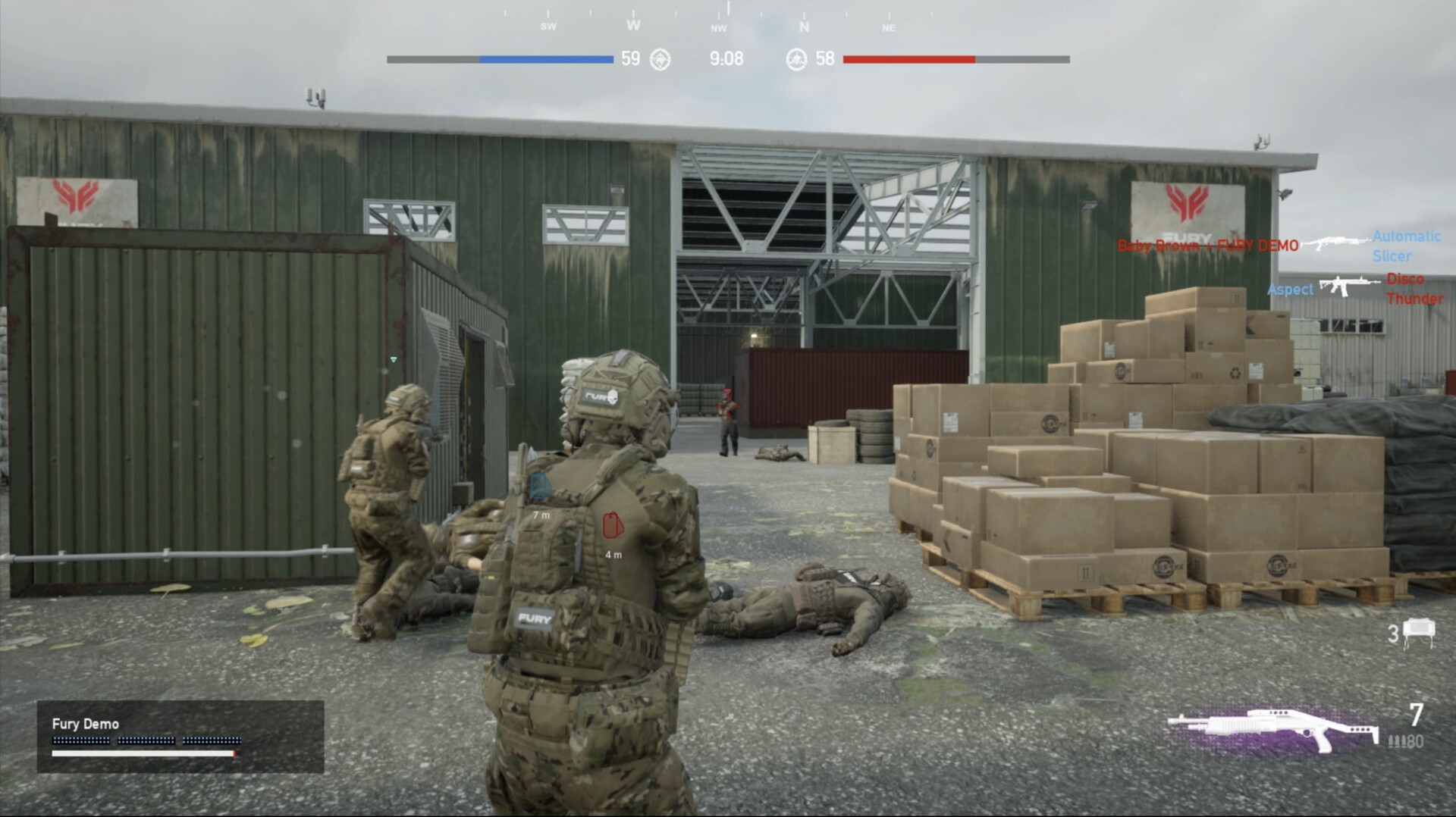Select the first magazine indicator in Fury Demo panel
Screen dimensions: 1456x817
[81, 740]
